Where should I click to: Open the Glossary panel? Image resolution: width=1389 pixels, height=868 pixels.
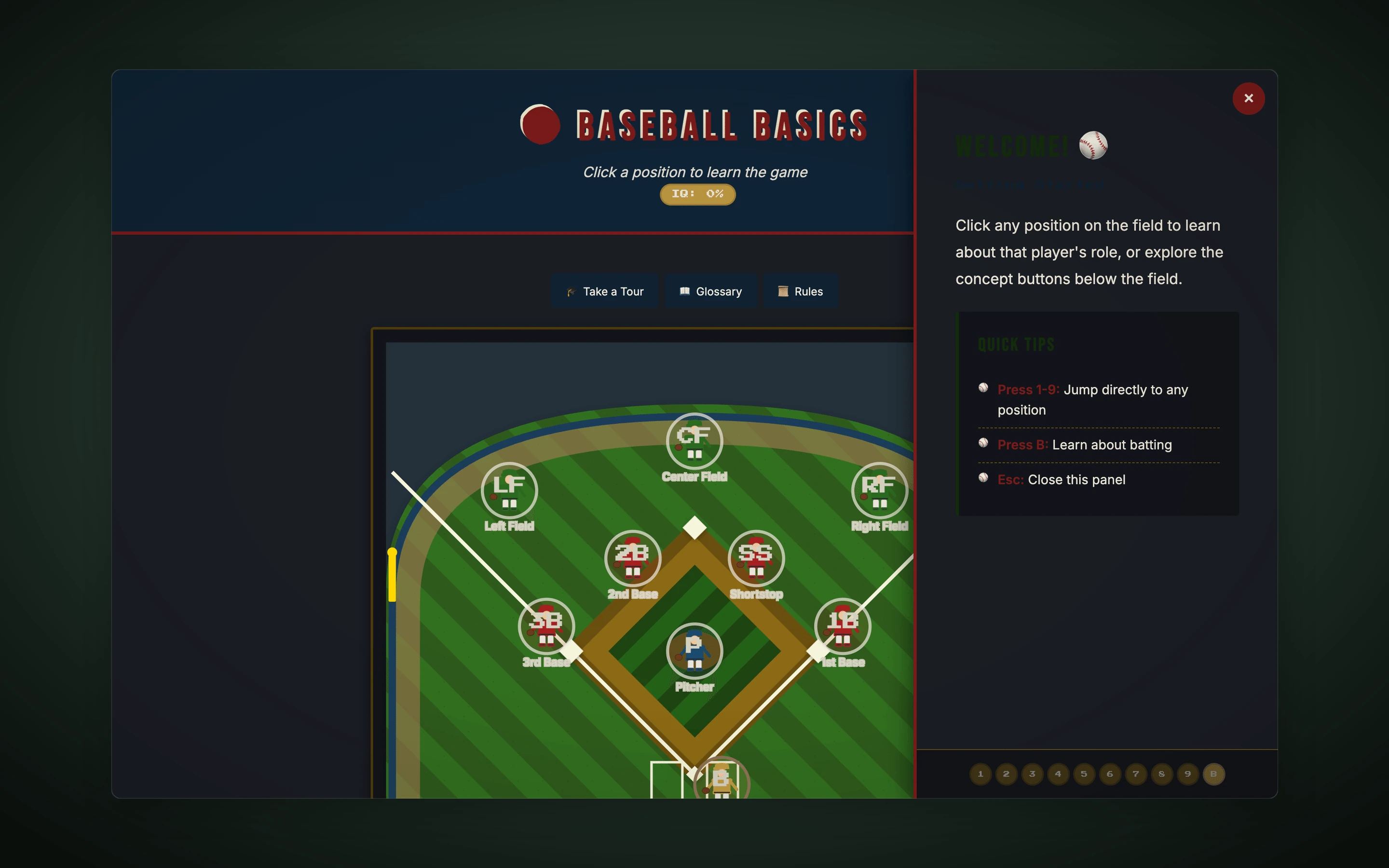[x=710, y=291]
